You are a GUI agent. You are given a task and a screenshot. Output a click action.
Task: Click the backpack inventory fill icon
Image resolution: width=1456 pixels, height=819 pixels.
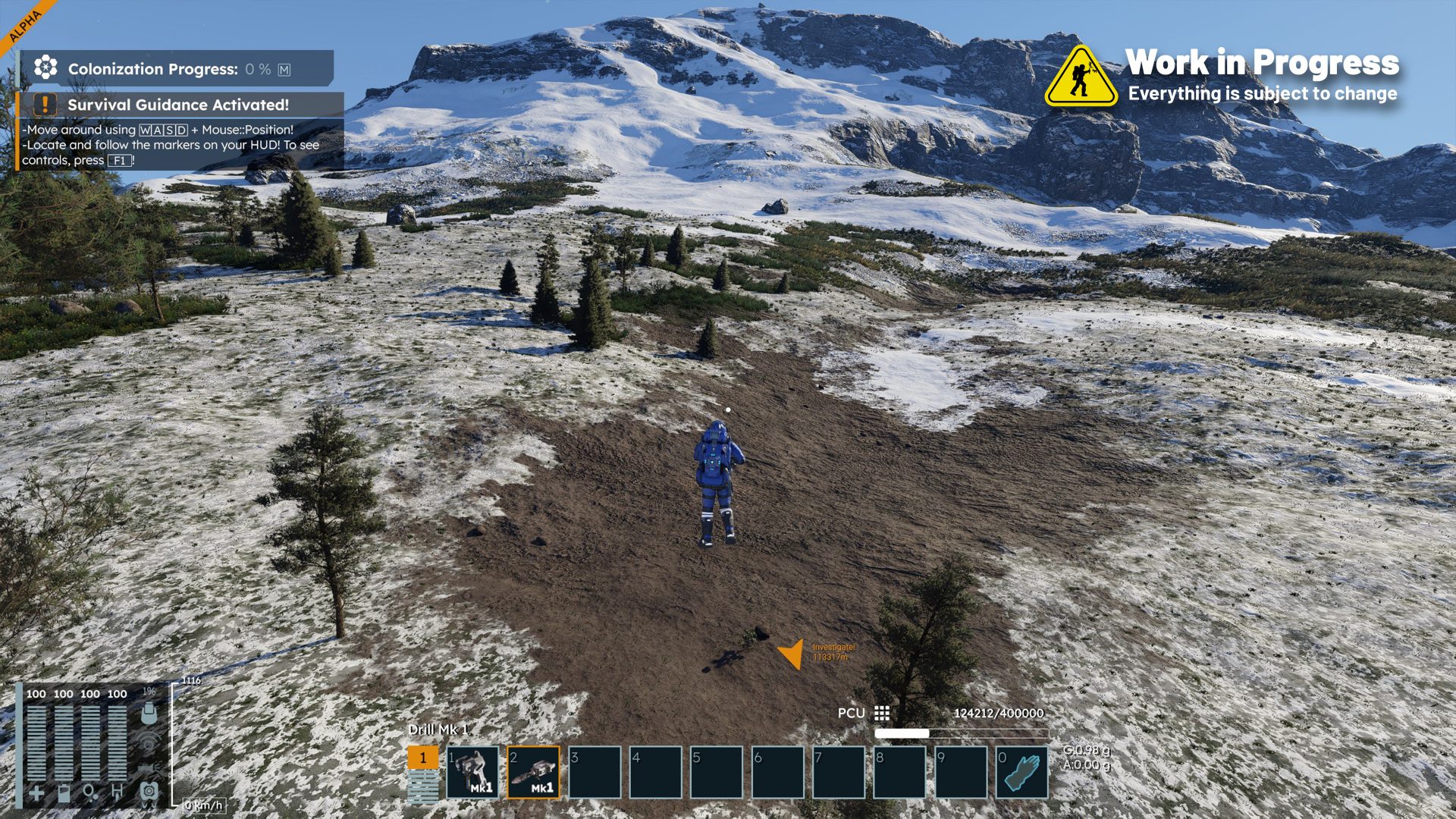pyautogui.click(x=149, y=713)
